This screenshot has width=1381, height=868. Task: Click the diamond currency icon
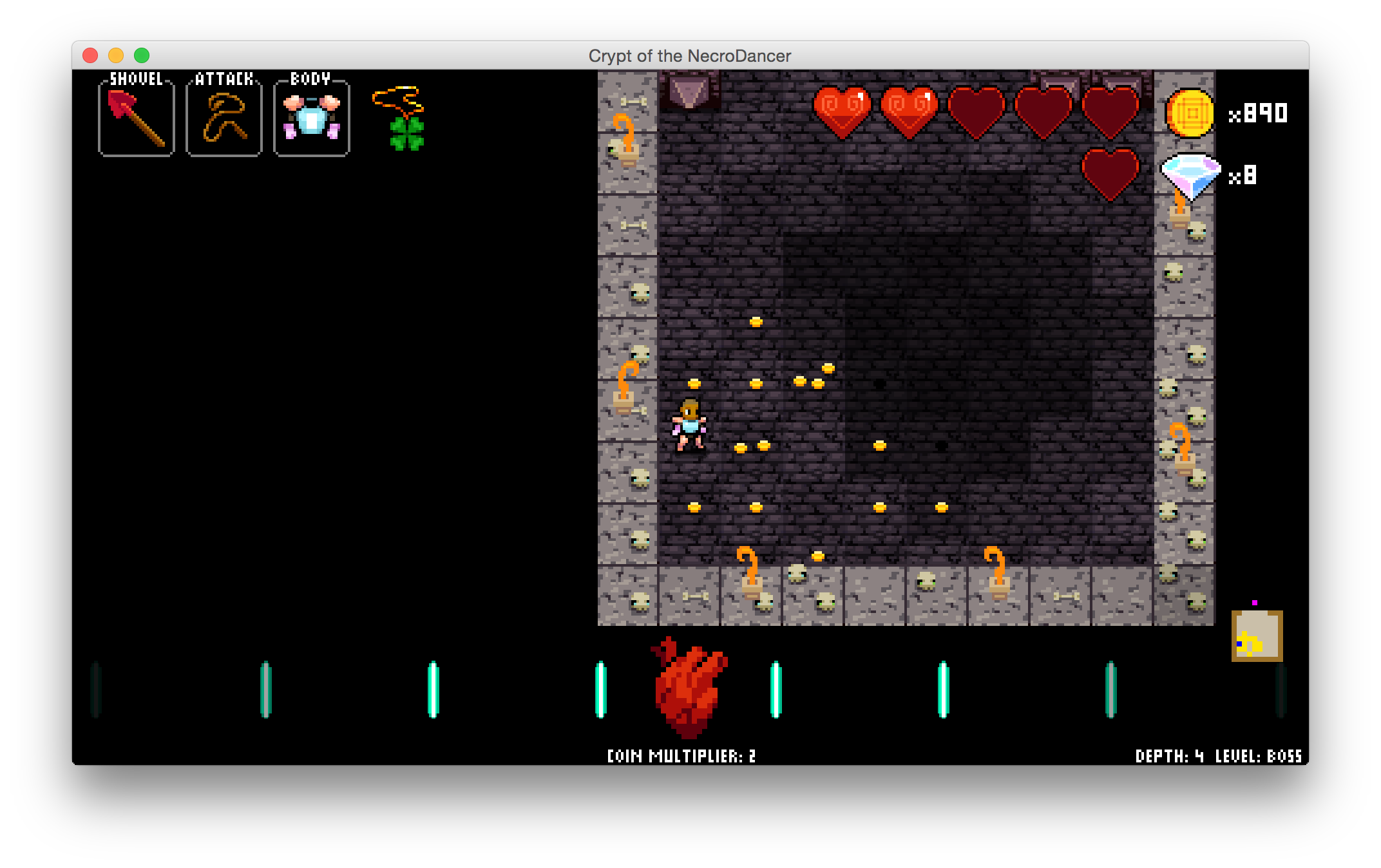tap(1190, 175)
